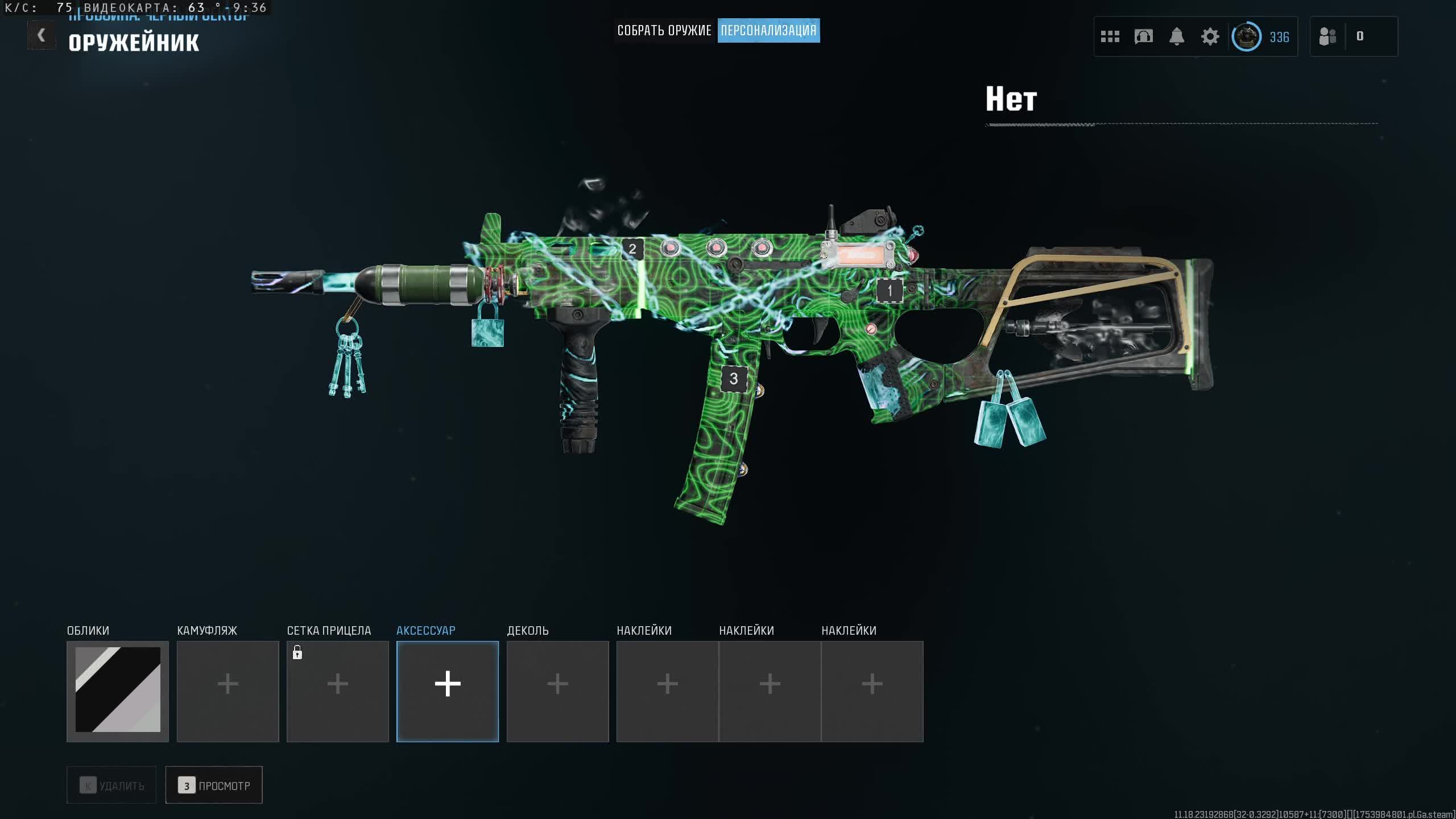Click the Просмотр preview button

tap(214, 785)
